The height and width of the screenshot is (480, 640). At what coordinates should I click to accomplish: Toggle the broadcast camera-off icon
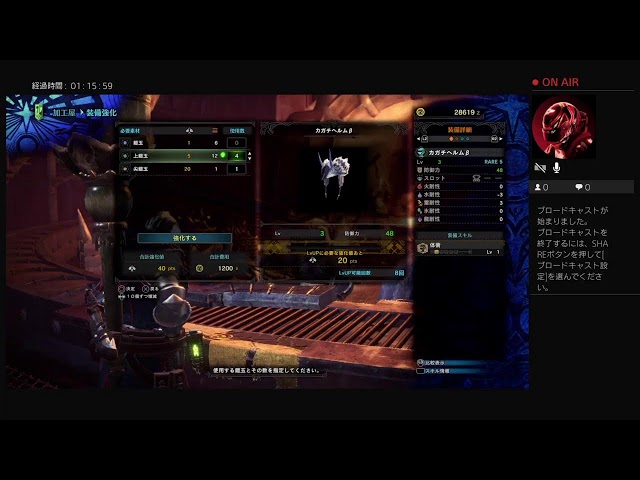point(541,168)
